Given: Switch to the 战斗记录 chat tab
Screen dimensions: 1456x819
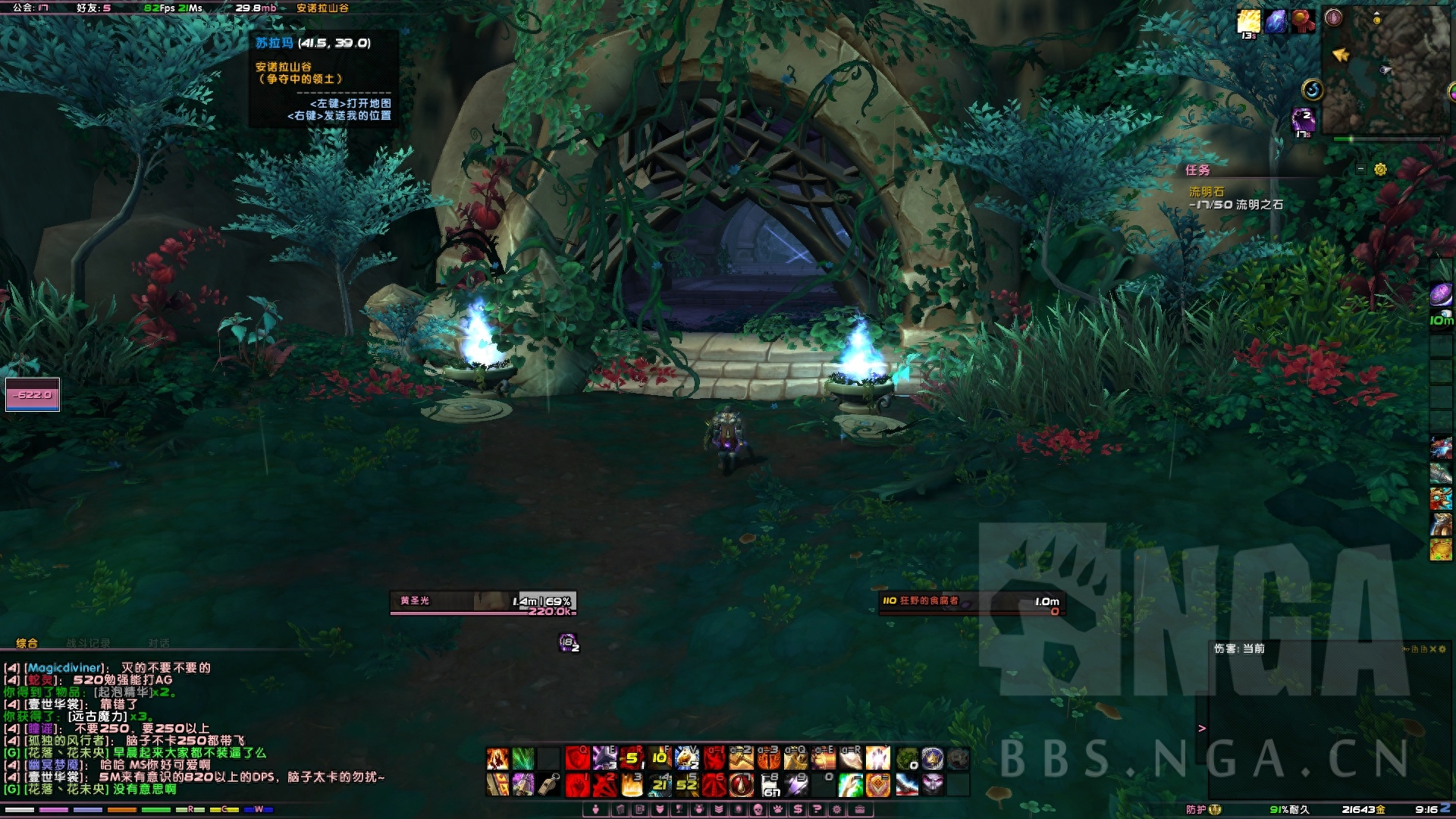Looking at the screenshot, I should (x=88, y=643).
